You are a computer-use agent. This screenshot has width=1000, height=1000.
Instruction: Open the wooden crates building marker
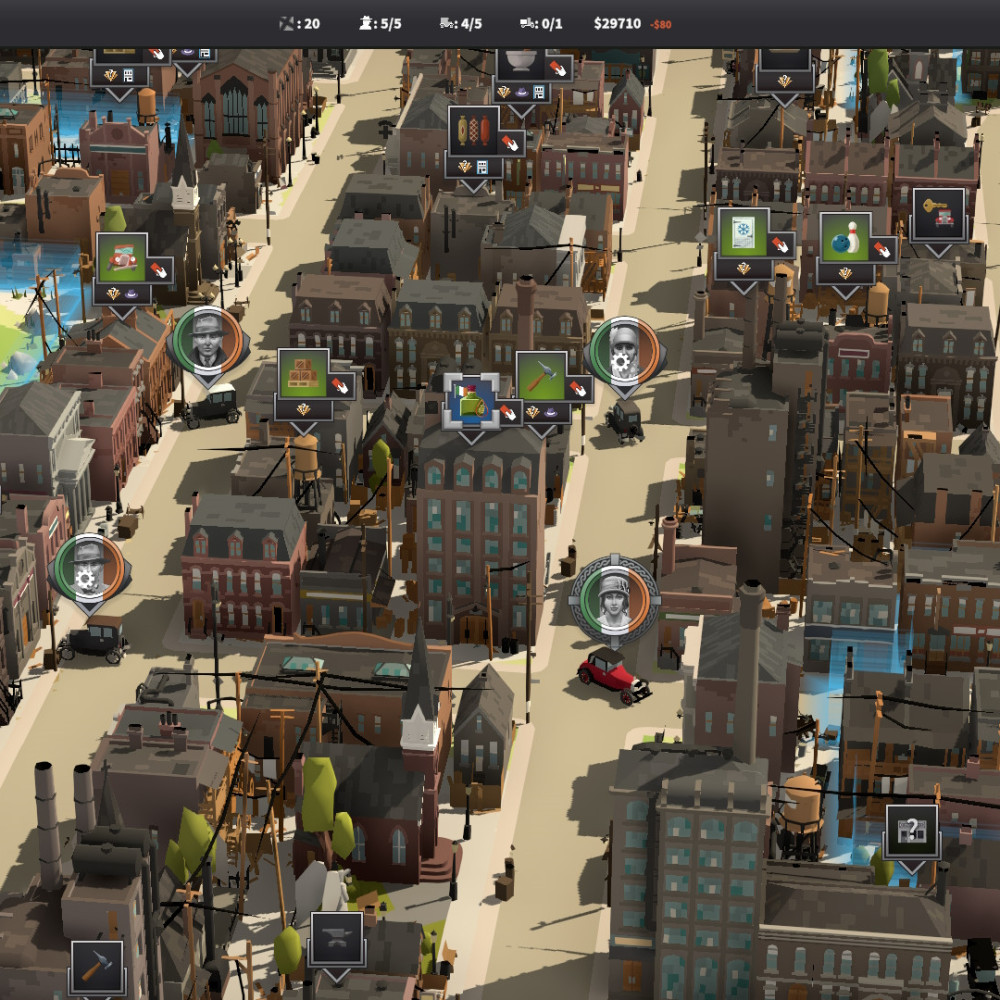[x=303, y=373]
